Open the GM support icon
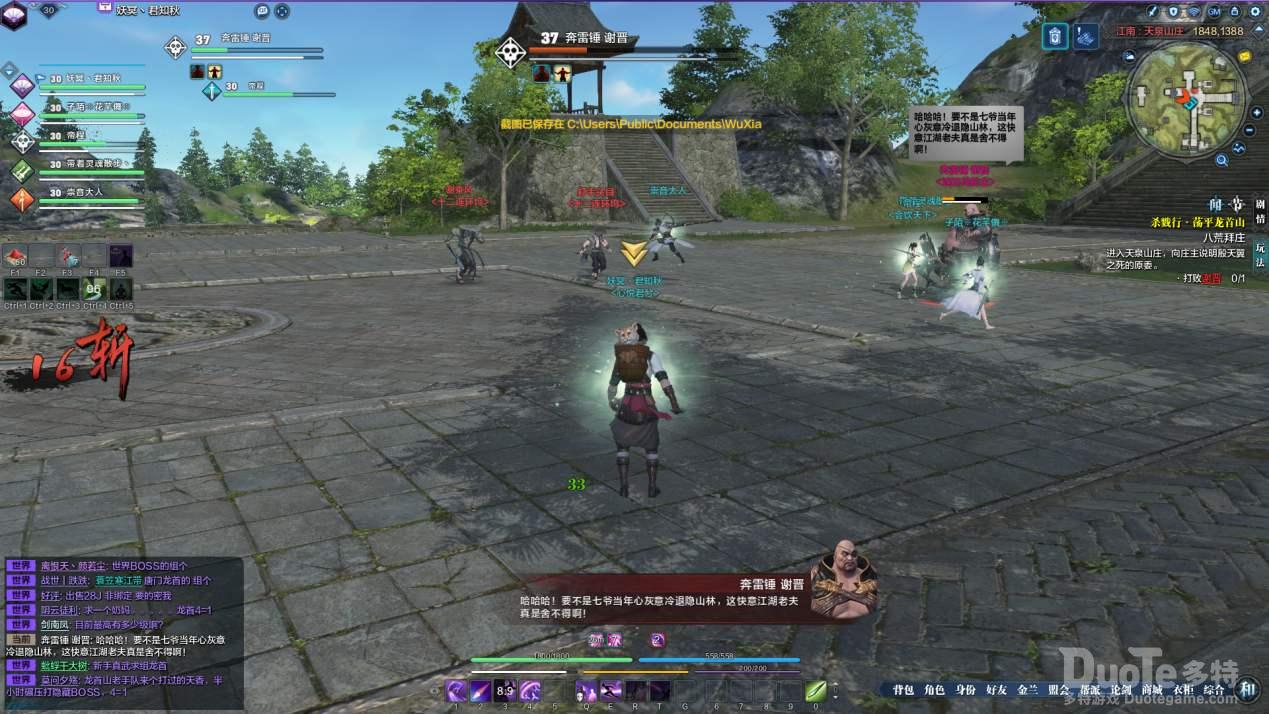Viewport: 1269px width, 714px height. pyautogui.click(x=1214, y=12)
